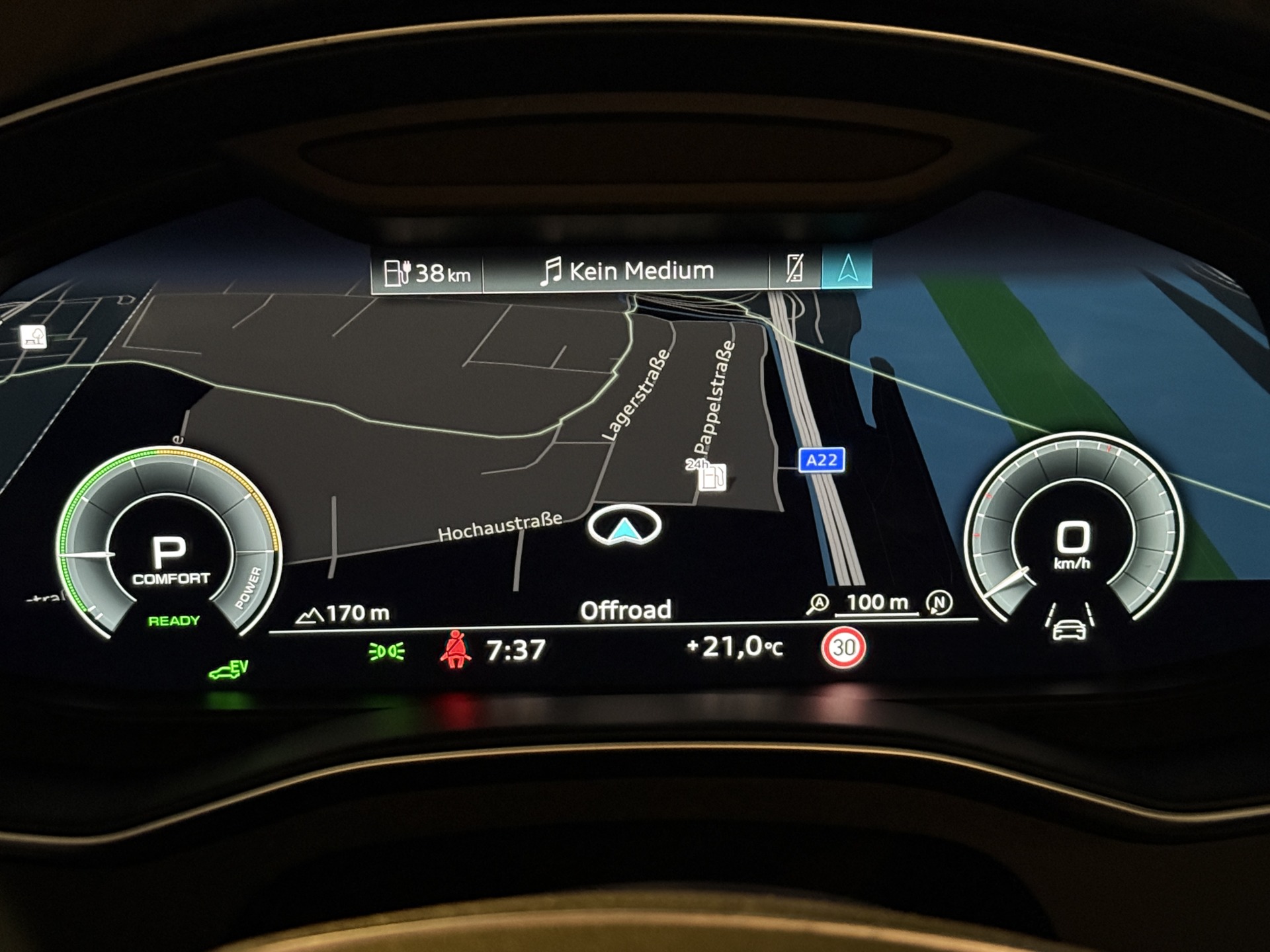Select the 24h fuel station marker
Image resolution: width=1270 pixels, height=952 pixels.
710,475
